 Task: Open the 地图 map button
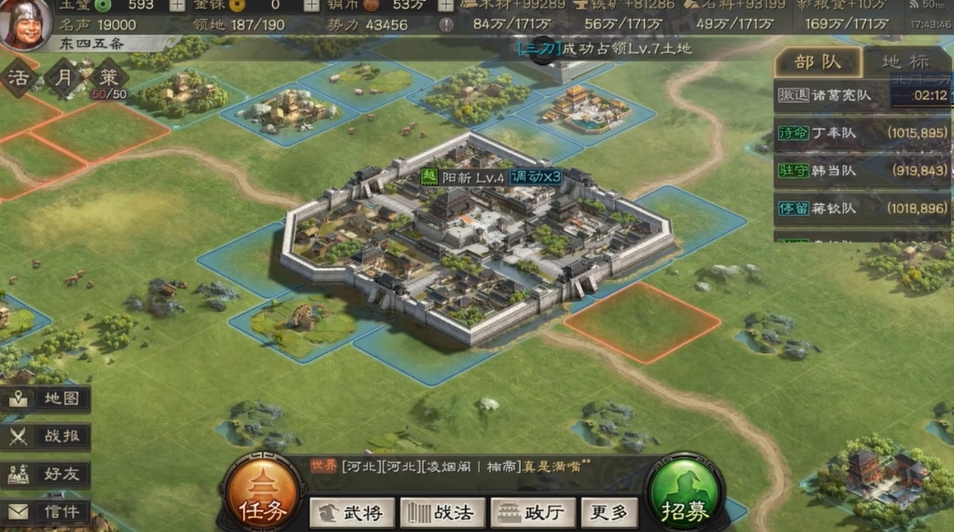(x=47, y=398)
